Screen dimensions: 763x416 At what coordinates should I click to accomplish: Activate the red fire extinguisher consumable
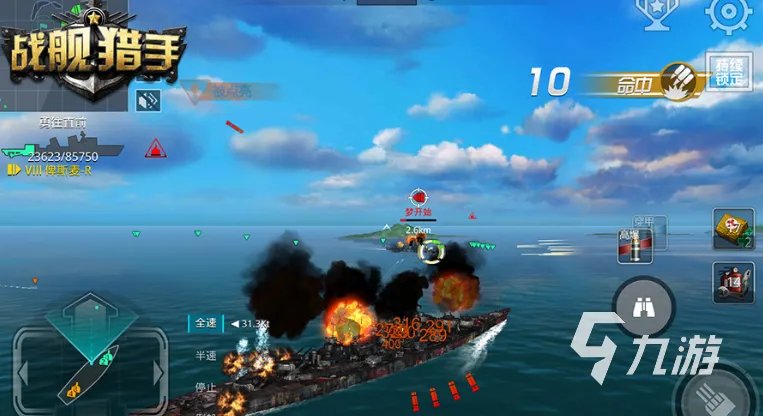click(732, 282)
